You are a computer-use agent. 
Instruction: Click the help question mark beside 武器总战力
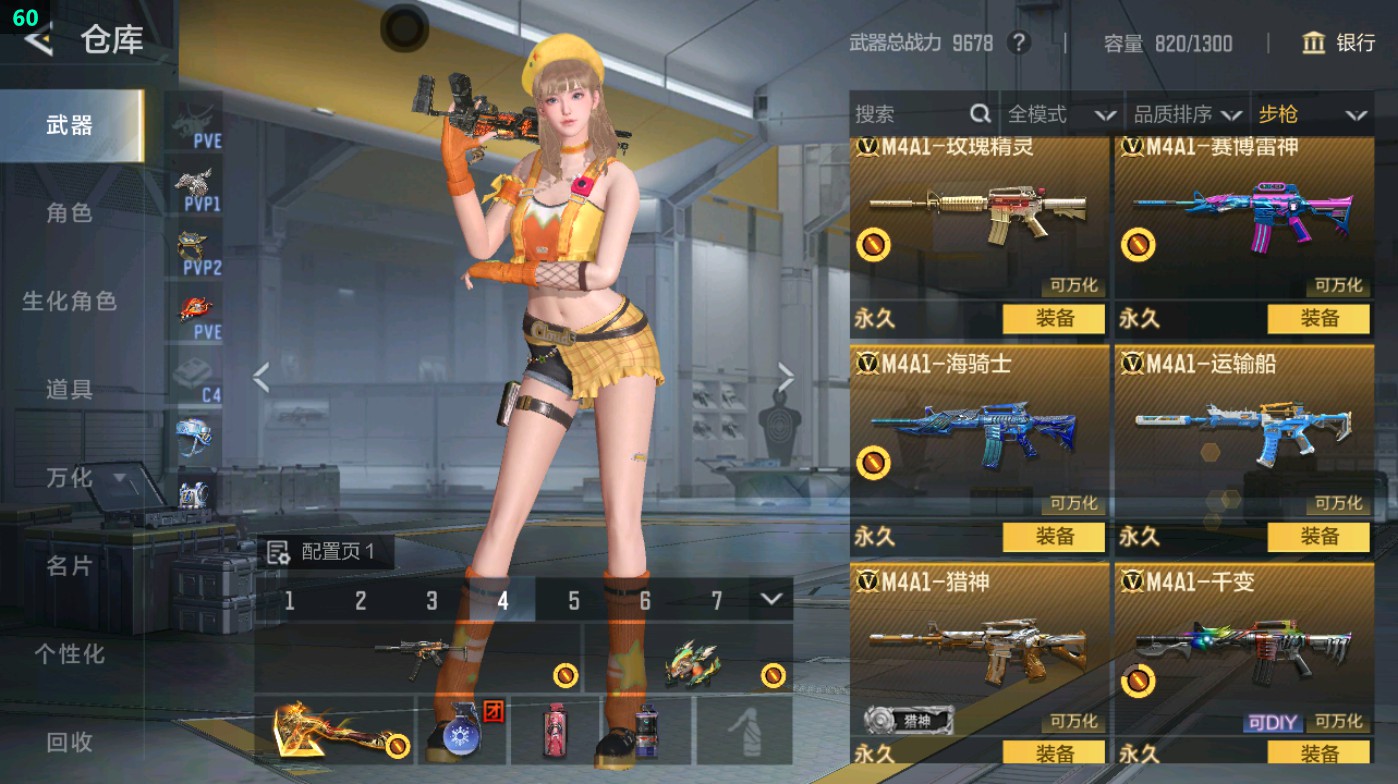[x=1018, y=43]
